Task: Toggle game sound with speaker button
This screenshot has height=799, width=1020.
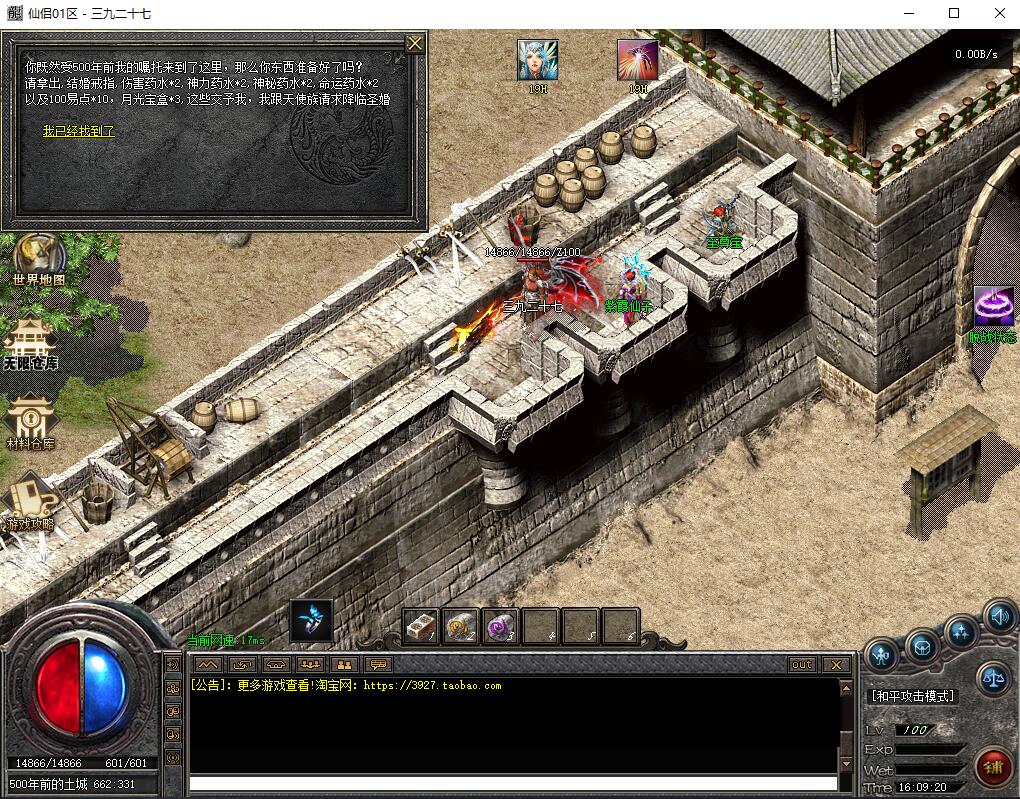Action: click(998, 616)
